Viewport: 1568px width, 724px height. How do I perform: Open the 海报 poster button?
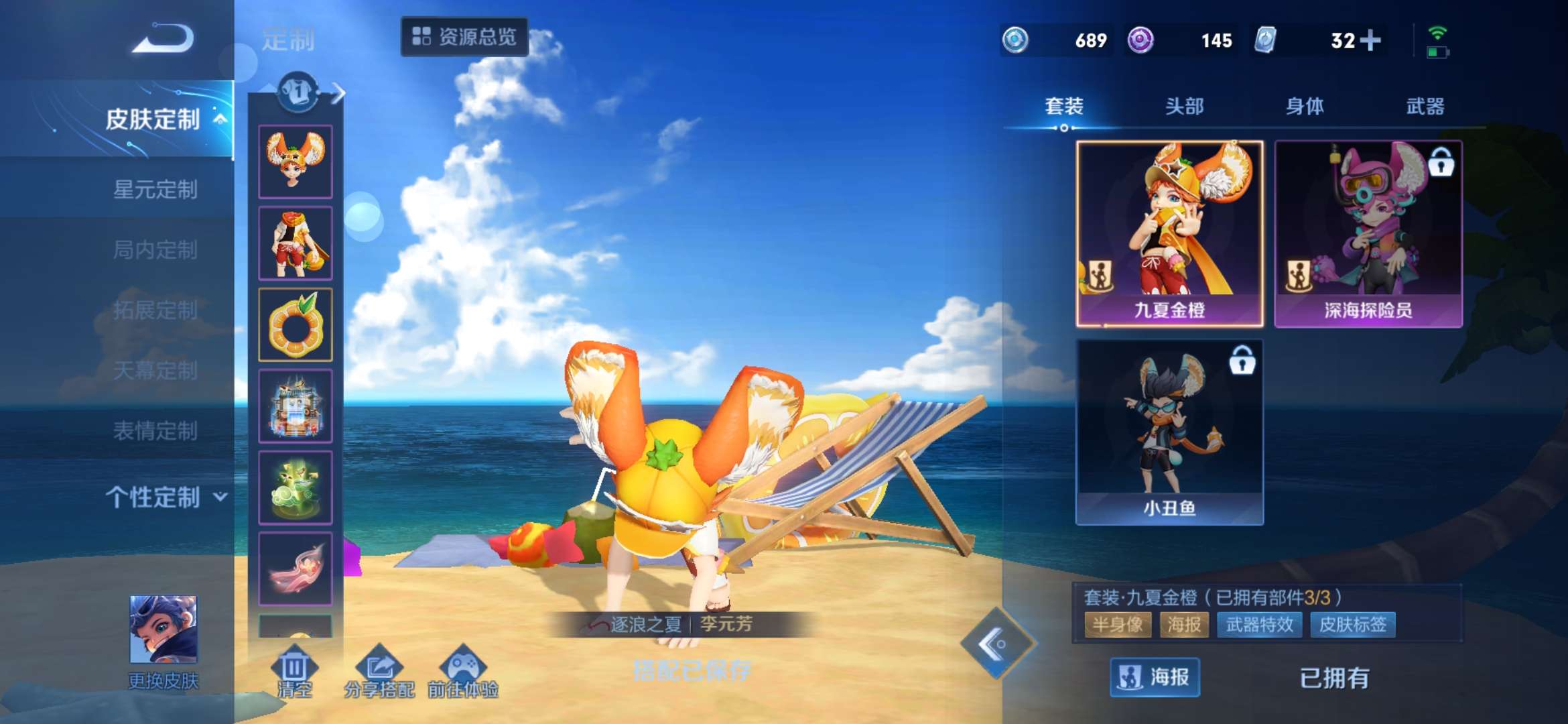[x=1155, y=678]
